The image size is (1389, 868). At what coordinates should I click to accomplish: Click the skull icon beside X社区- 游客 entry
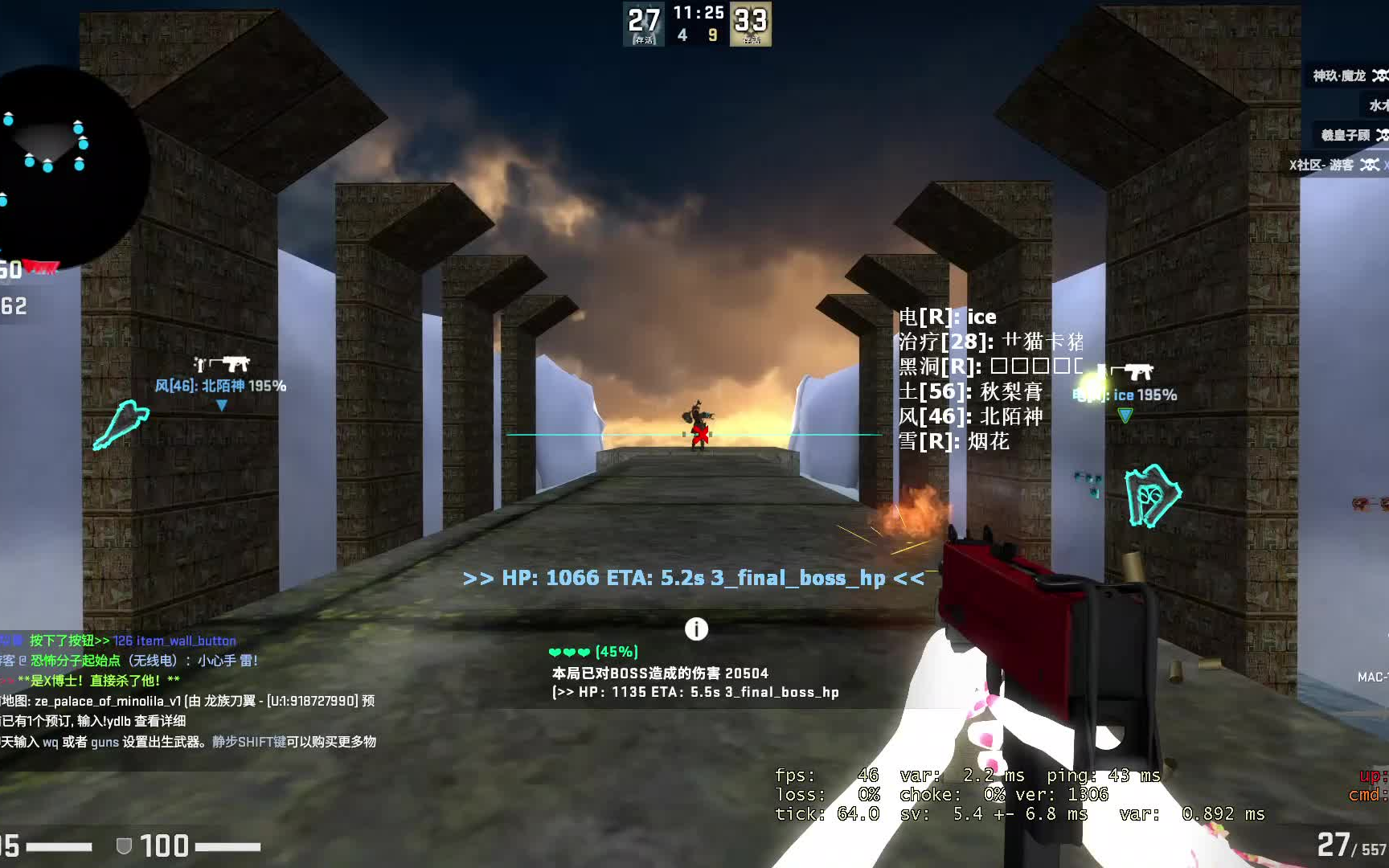point(1369,166)
